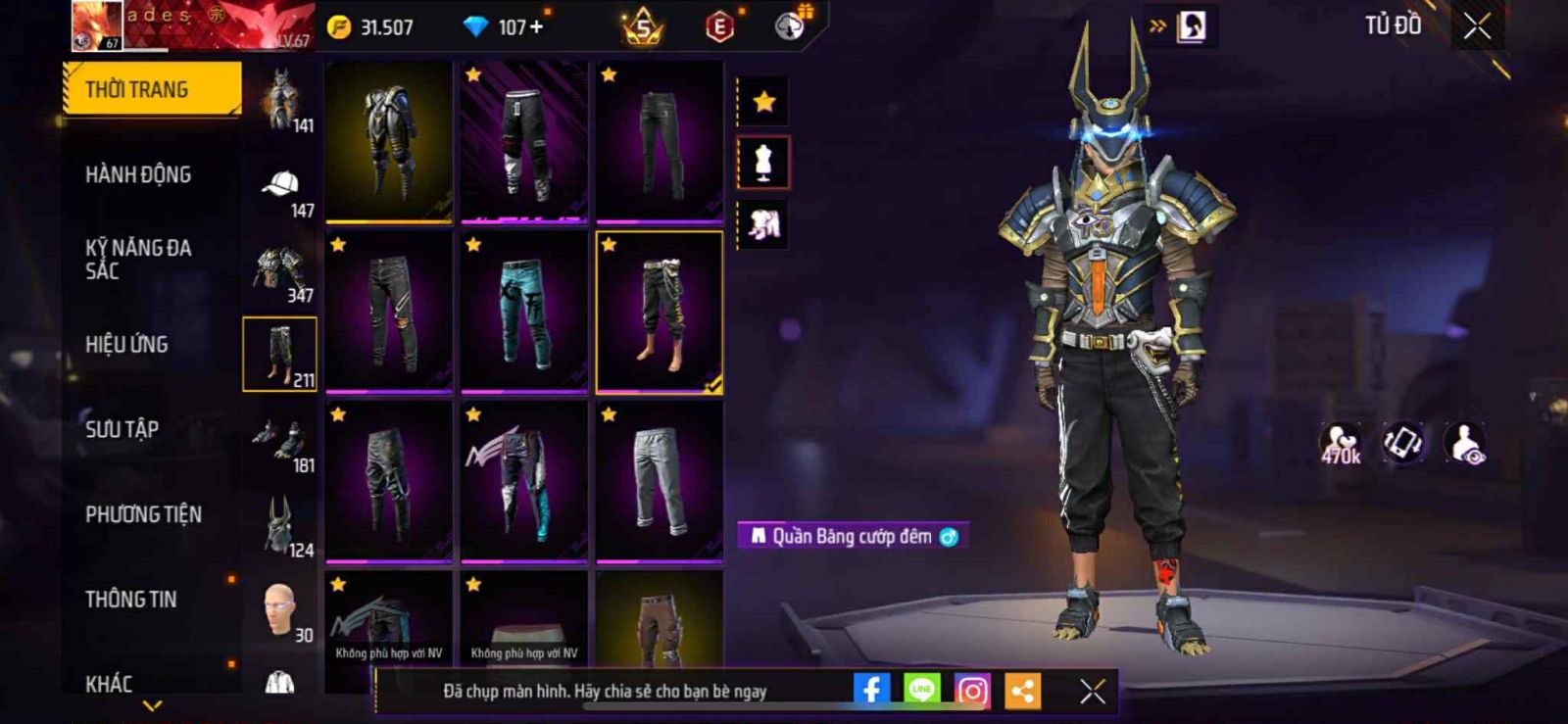The width and height of the screenshot is (1568, 724).
Task: Add diamonds with the plus button
Action: 536,27
